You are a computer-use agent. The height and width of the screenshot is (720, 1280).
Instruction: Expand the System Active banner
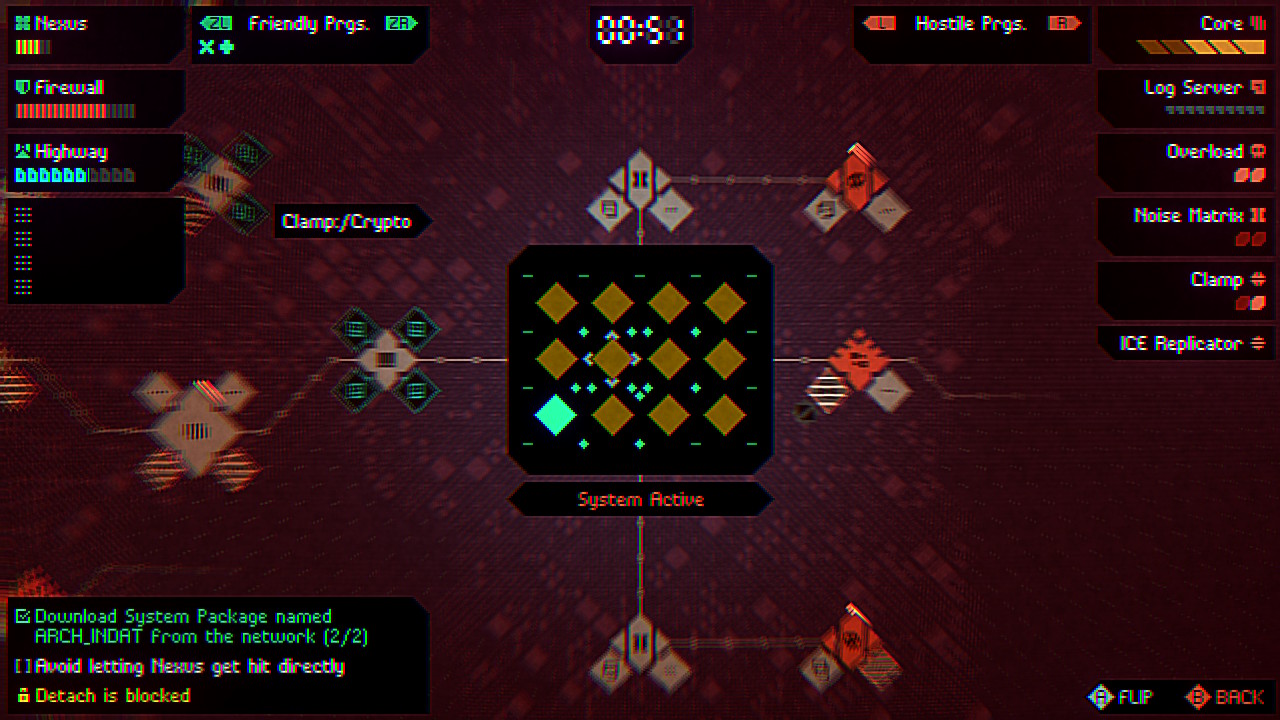tap(640, 499)
